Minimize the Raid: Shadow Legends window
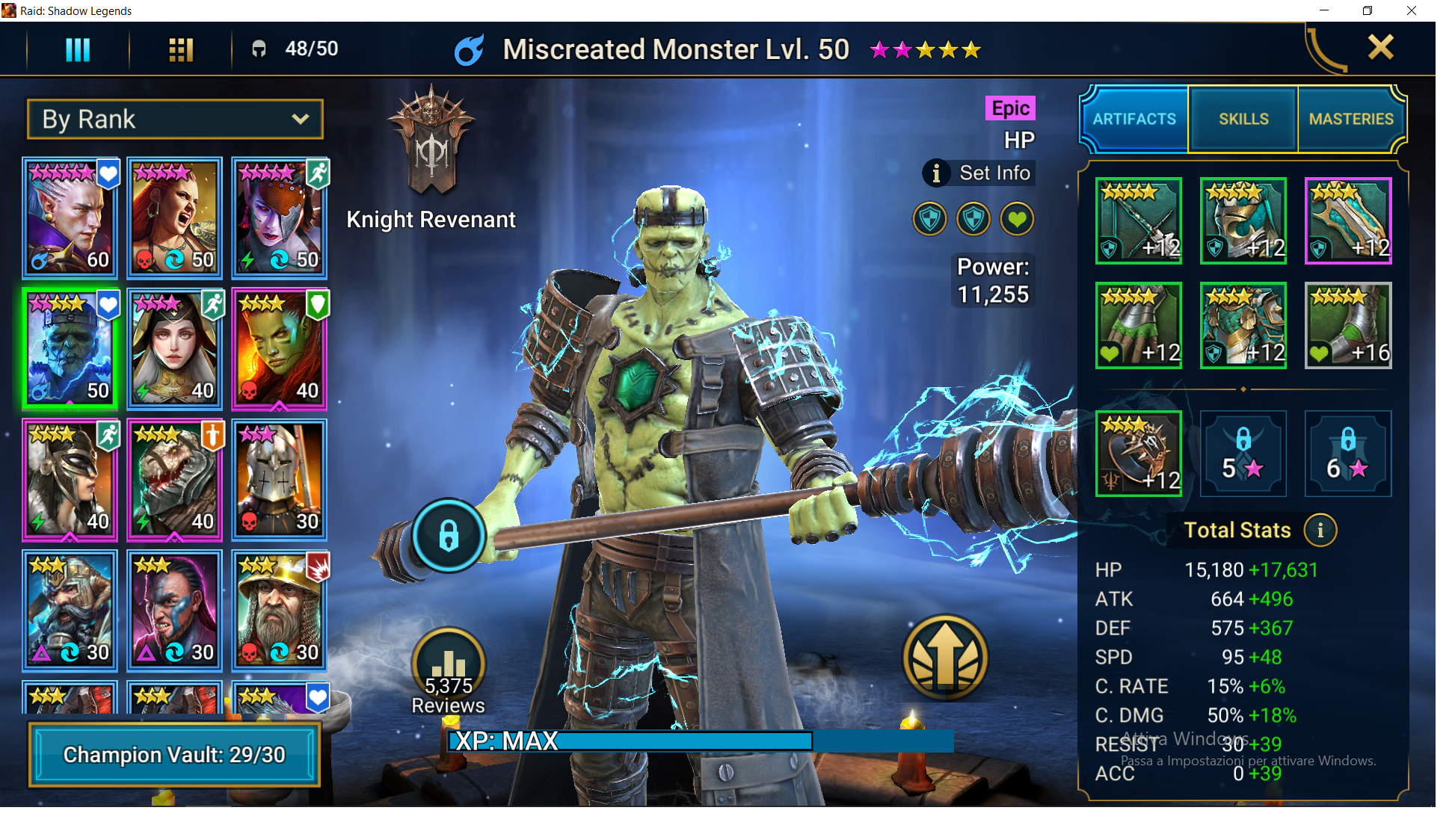1455x840 pixels. pos(1324,10)
